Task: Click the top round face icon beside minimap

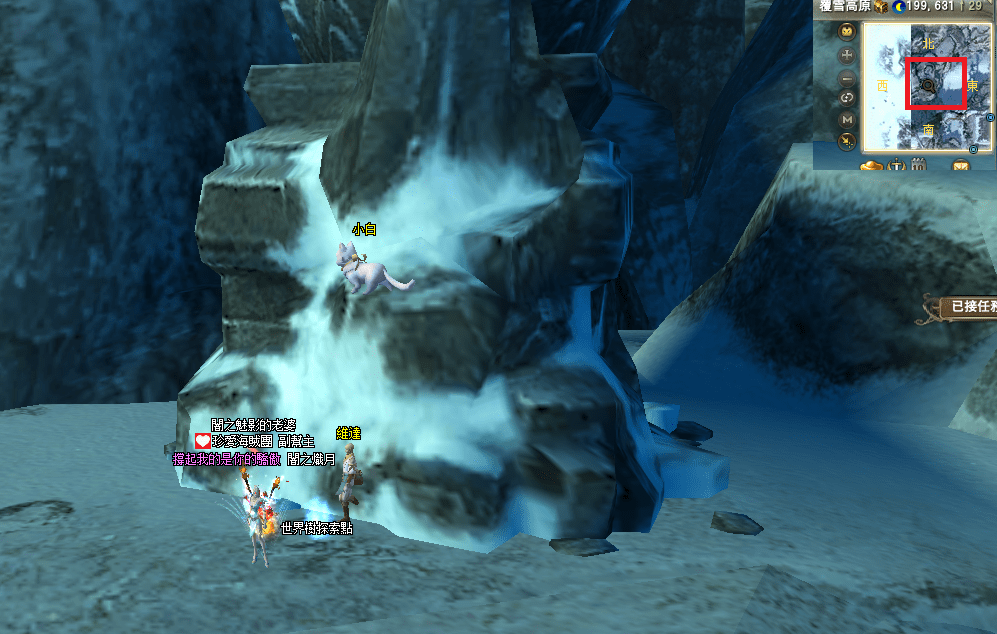Action: [847, 32]
